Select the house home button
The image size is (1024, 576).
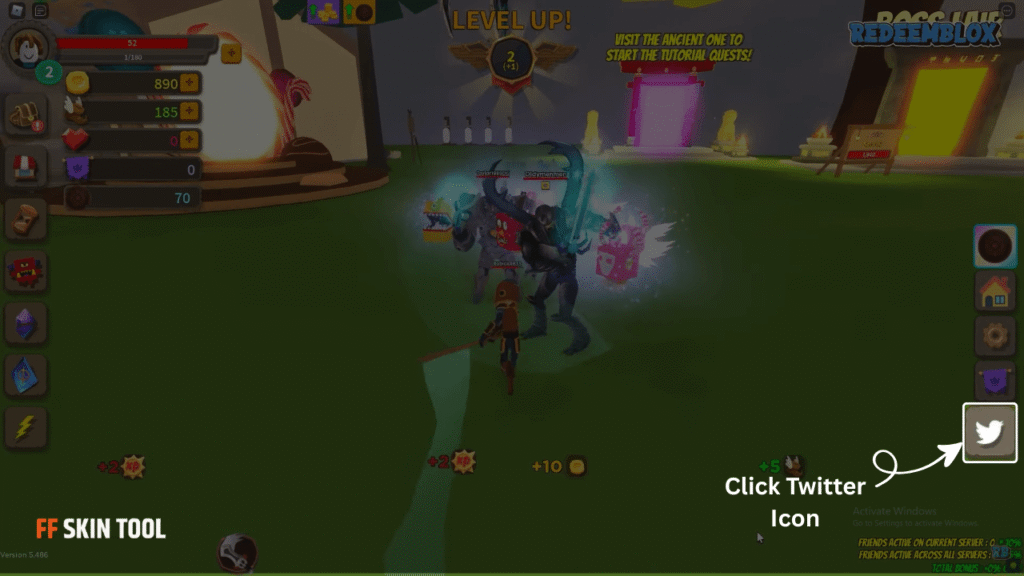[995, 291]
